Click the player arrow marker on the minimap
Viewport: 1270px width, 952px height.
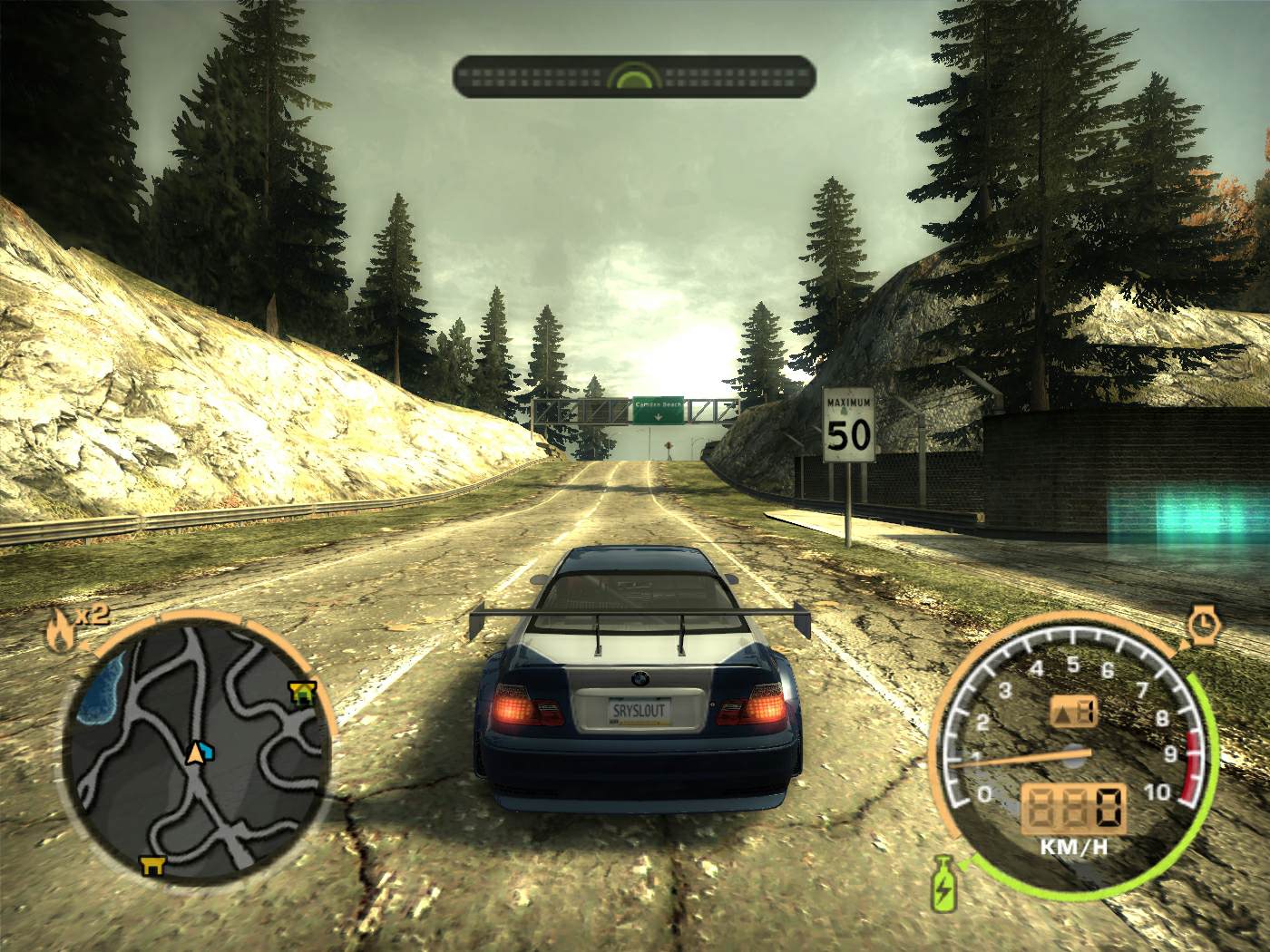pyautogui.click(x=194, y=752)
